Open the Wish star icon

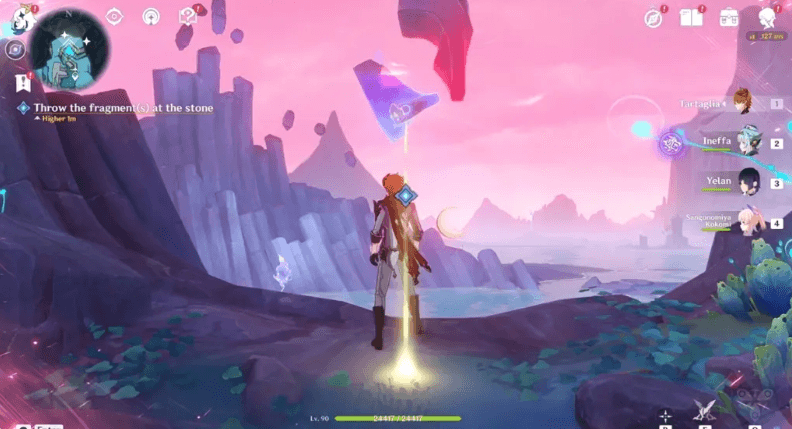pos(150,16)
